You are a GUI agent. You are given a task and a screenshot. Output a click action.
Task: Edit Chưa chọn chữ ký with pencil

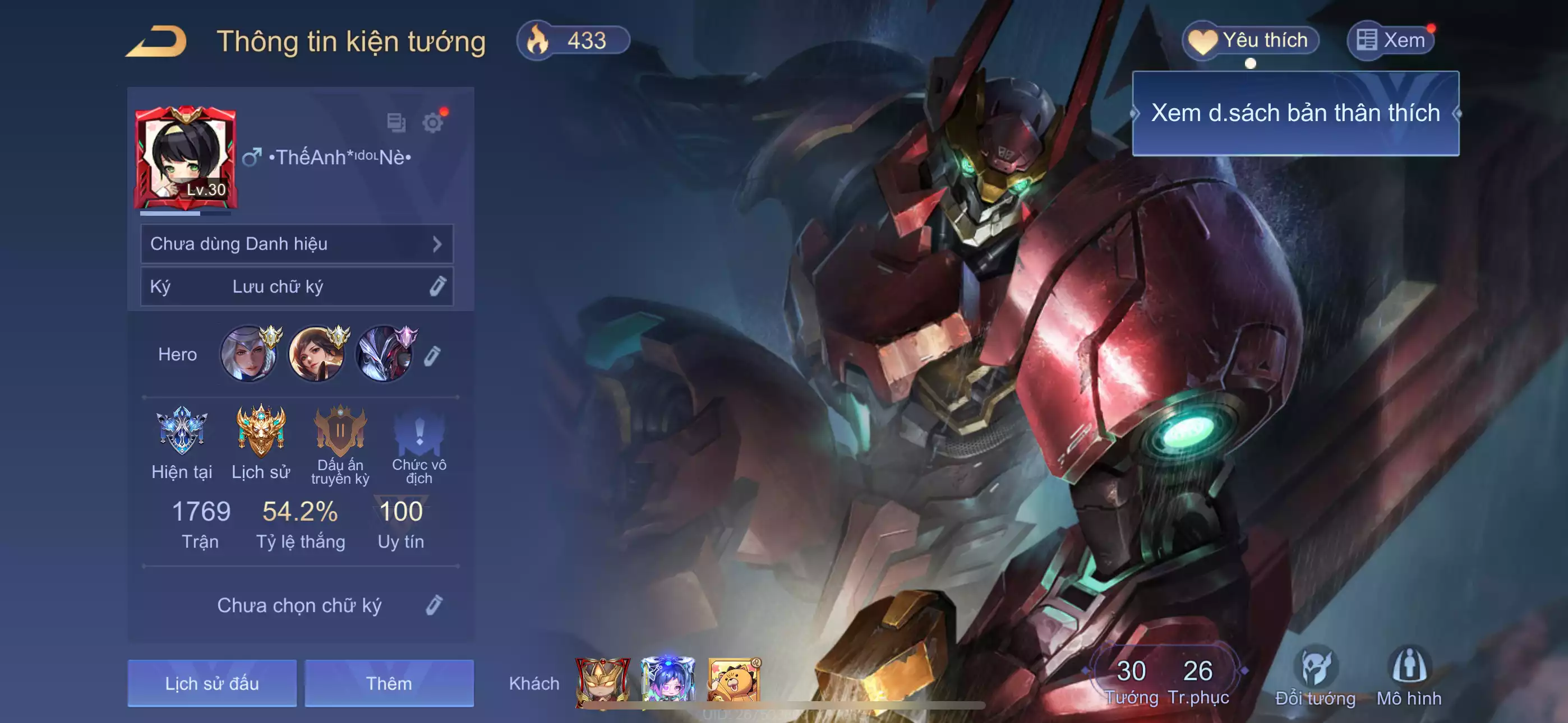coord(433,605)
